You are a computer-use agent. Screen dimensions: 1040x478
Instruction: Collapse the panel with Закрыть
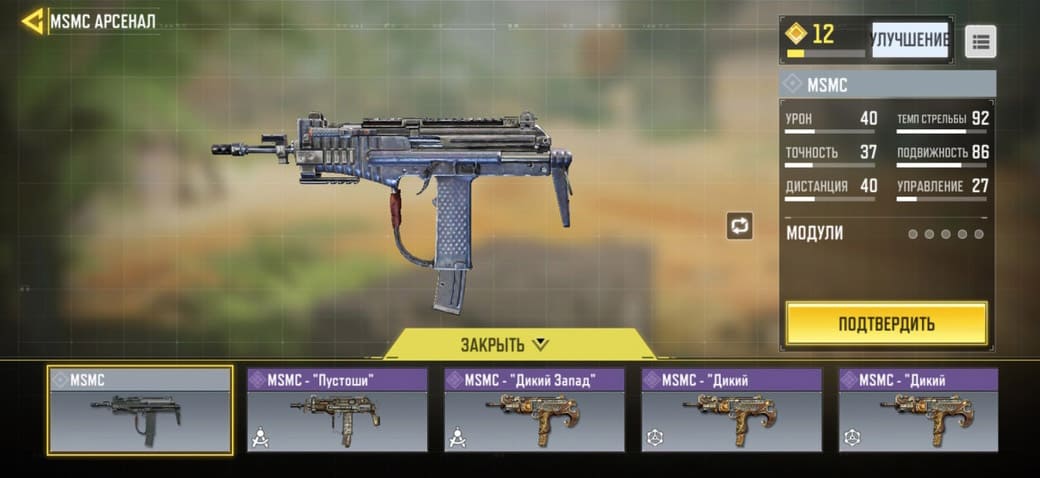tap(505, 345)
